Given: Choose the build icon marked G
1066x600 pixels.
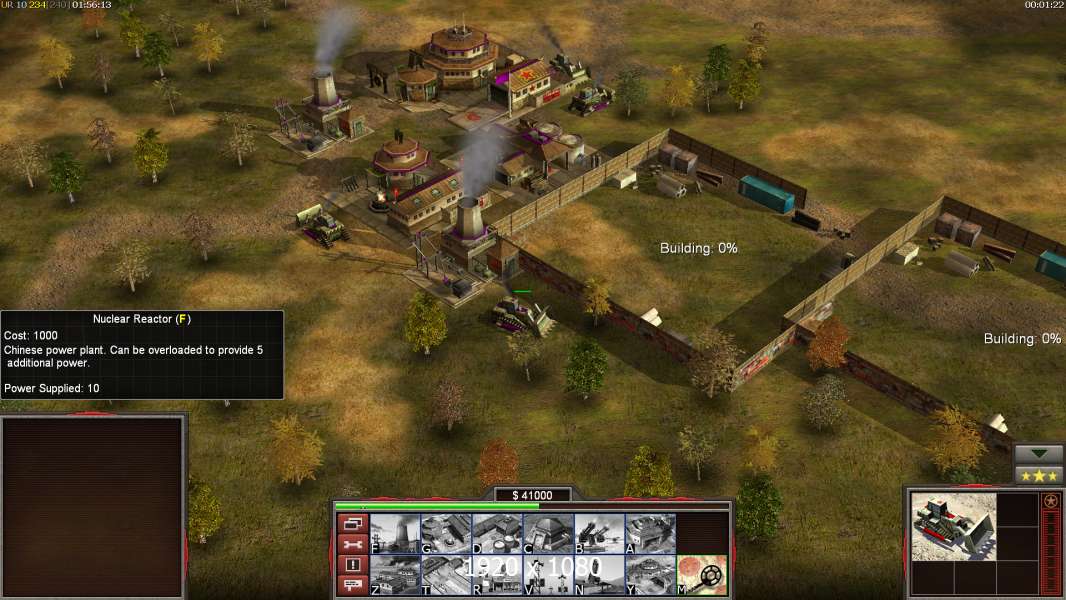Looking at the screenshot, I should 446,534.
